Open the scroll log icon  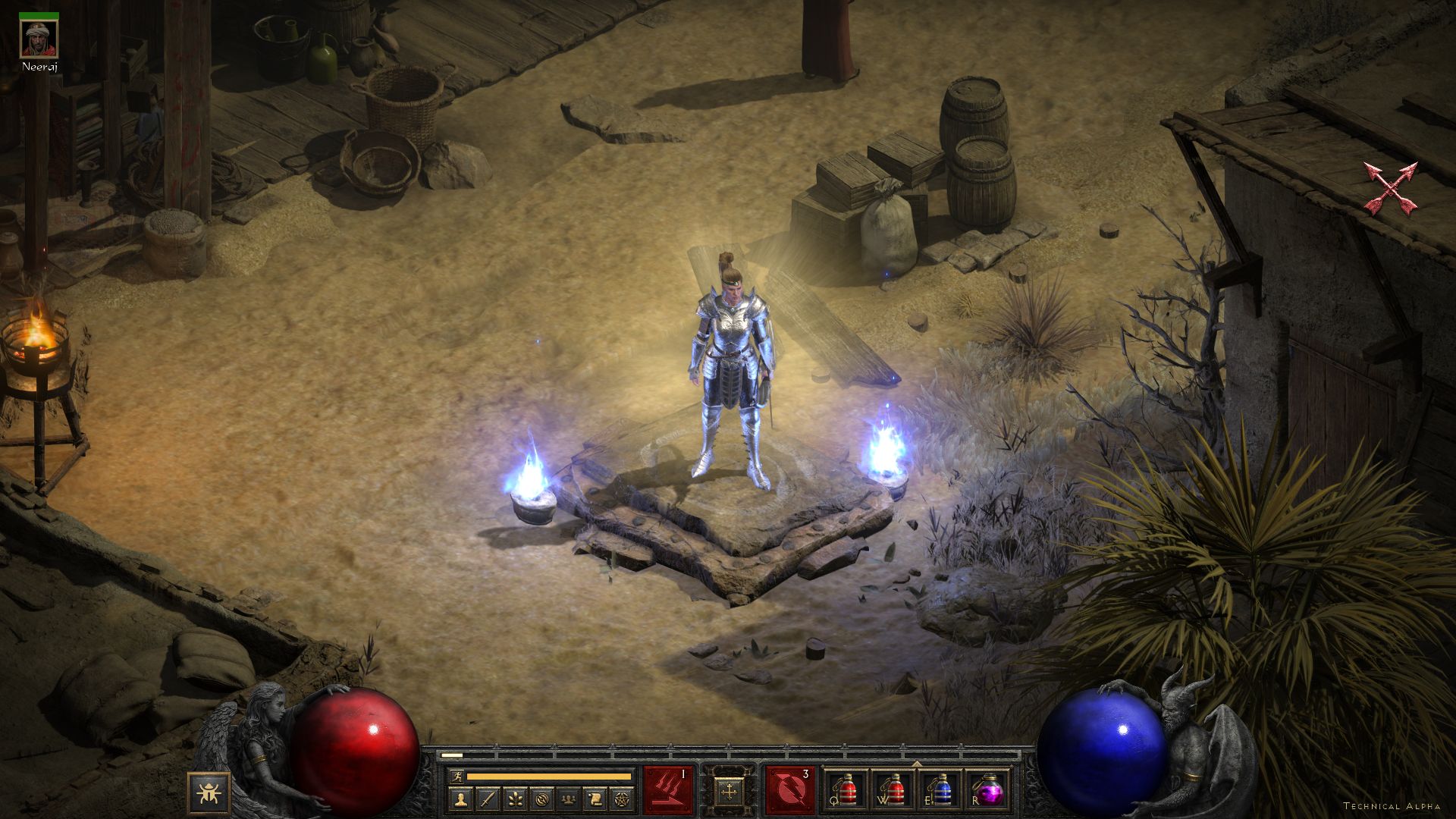click(x=595, y=799)
